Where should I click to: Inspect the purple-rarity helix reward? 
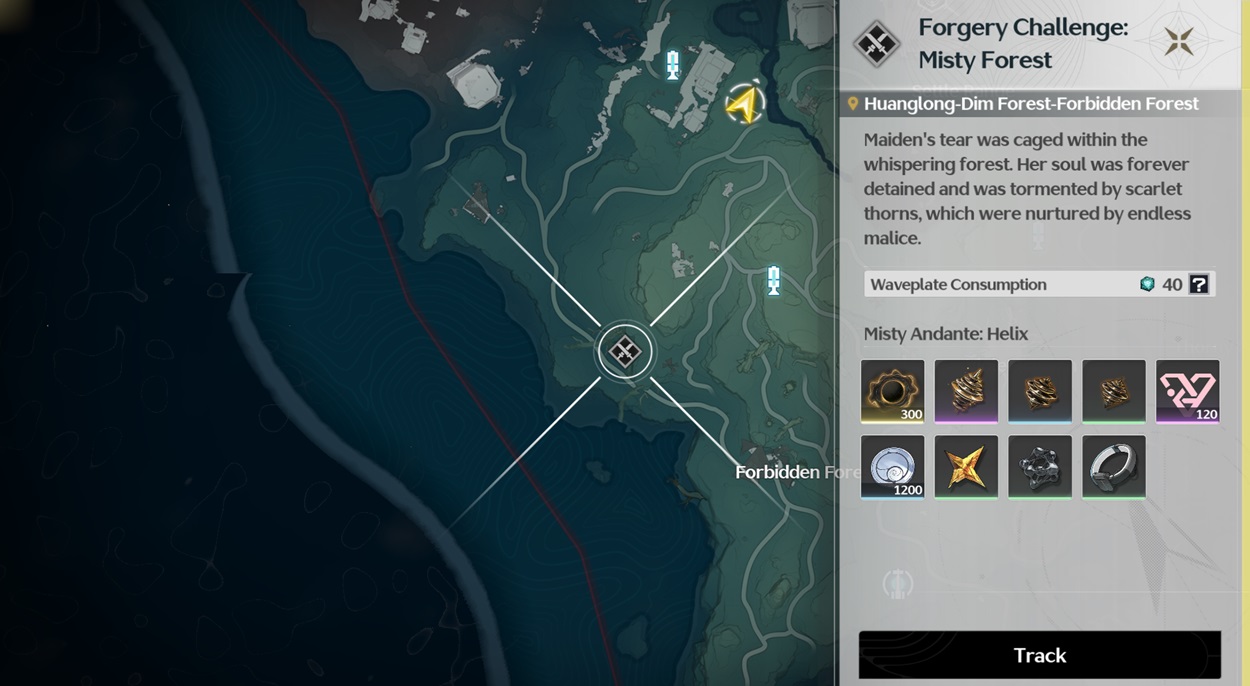966,391
